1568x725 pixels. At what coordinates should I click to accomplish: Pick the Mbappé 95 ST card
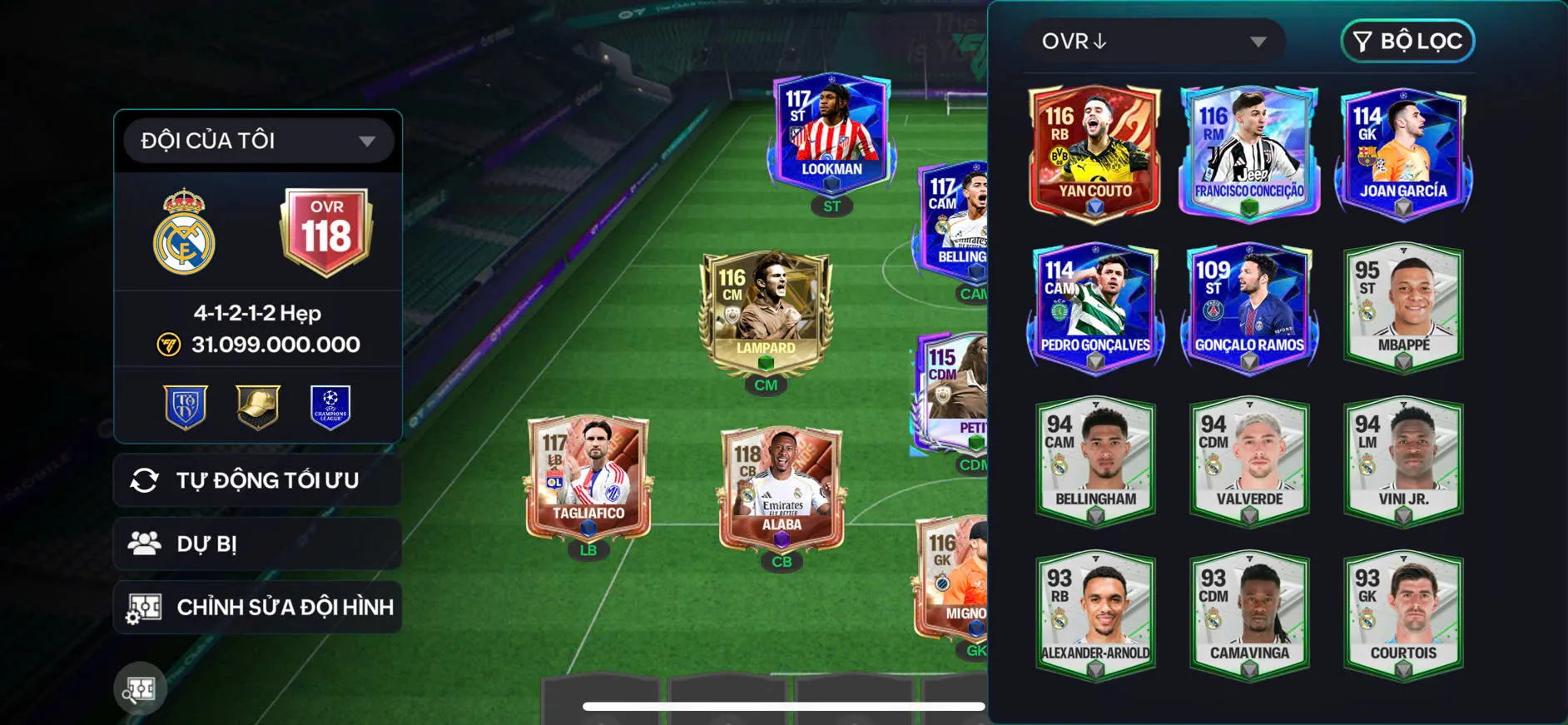pos(1403,308)
